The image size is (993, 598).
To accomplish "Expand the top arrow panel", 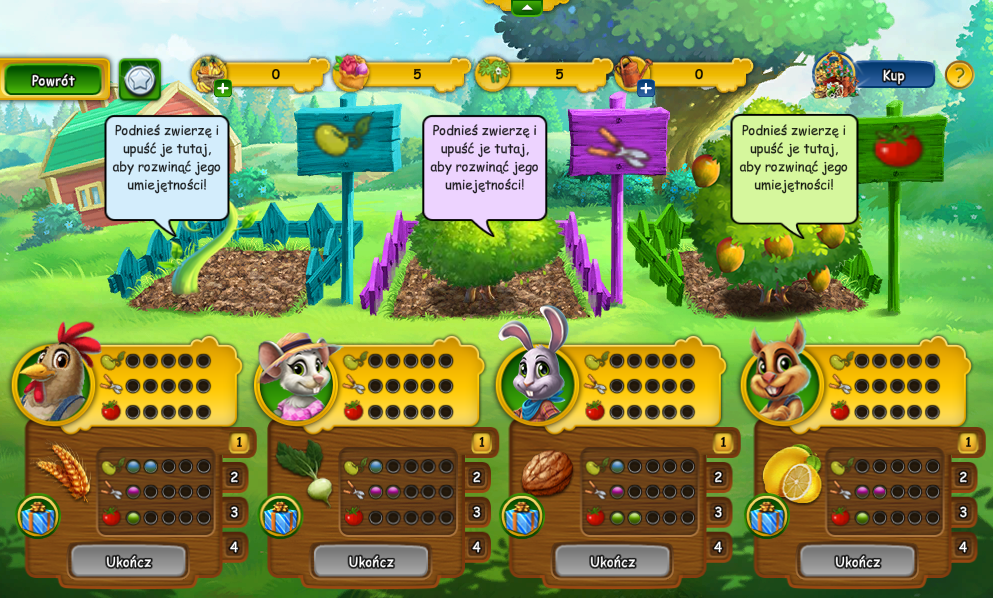I will [527, 7].
